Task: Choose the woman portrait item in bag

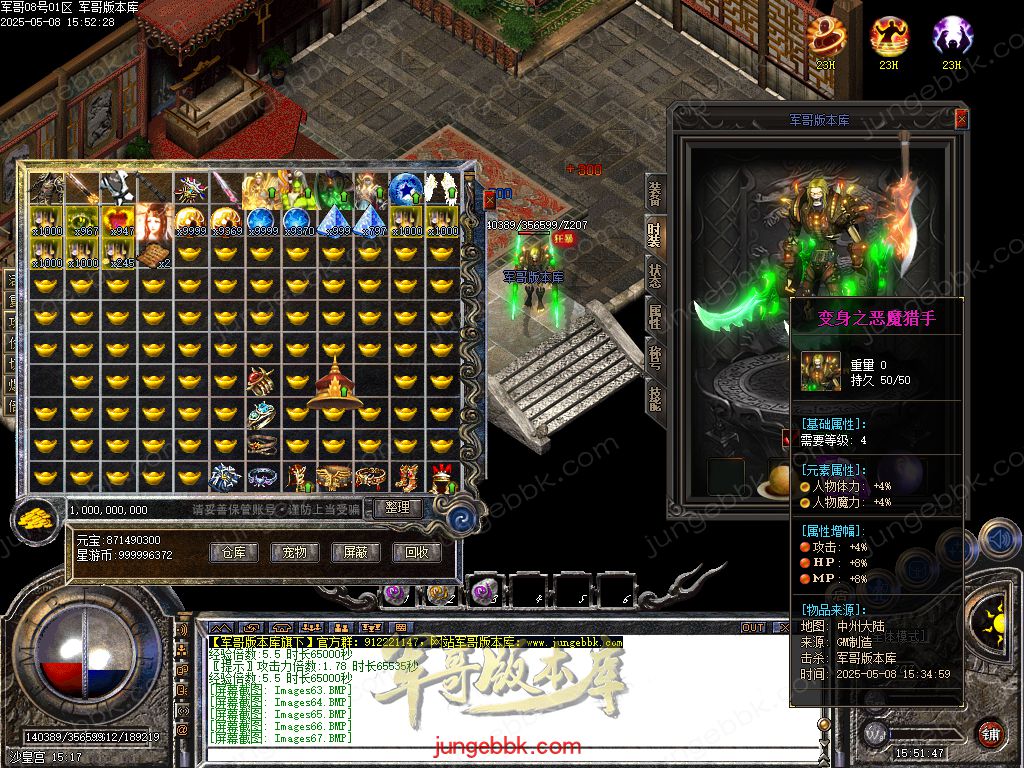Action: coord(155,221)
